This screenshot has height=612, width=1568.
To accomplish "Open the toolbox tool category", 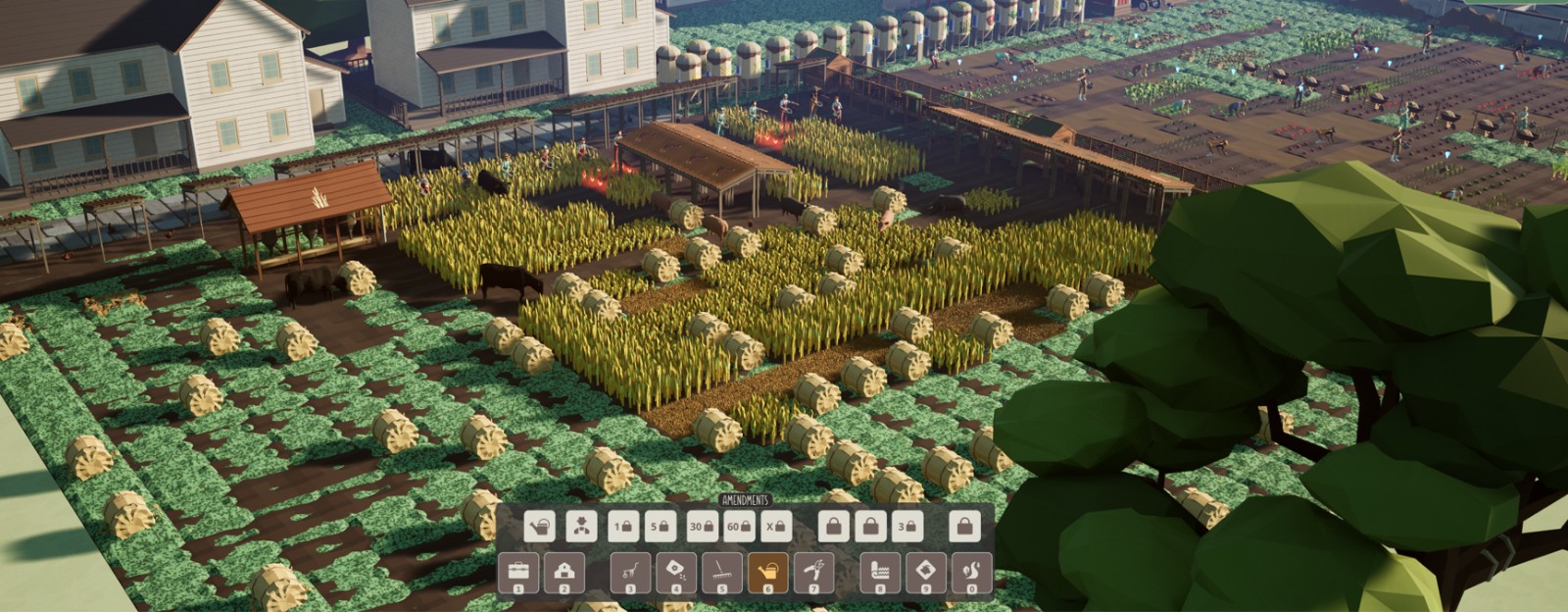I will click(518, 573).
